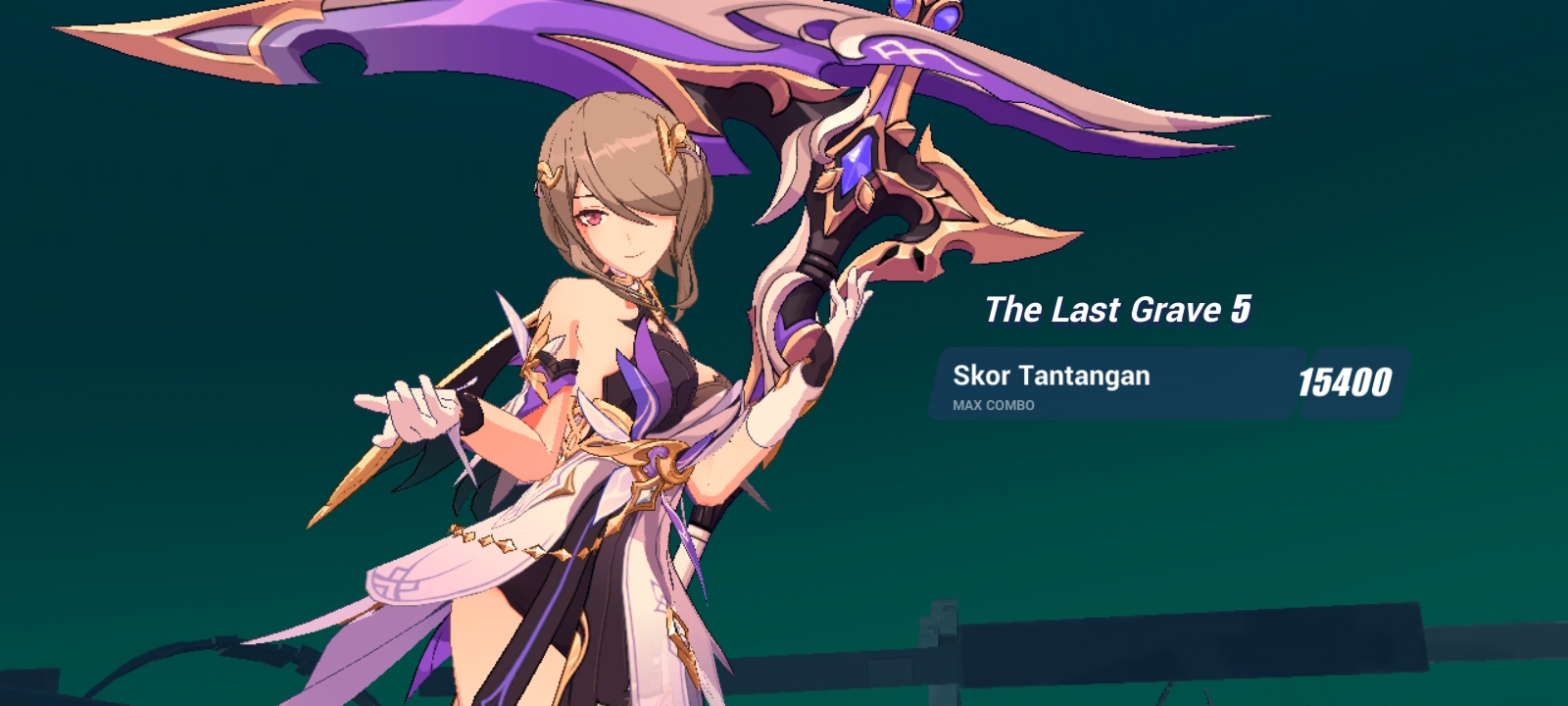Tap the stage number 5 in the title

pos(1240,311)
